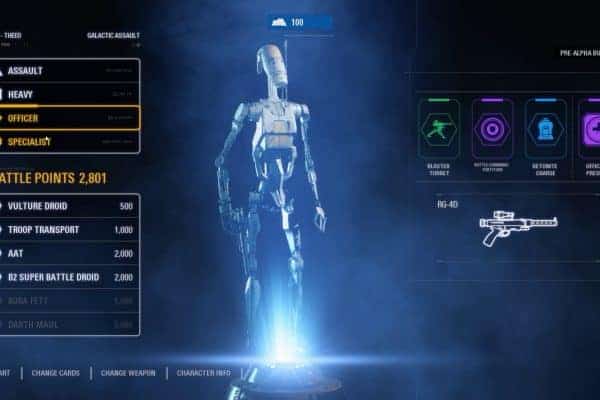Image resolution: width=600 pixels, height=400 pixels.
Task: Select the locked Boba Fett hero
Action: coord(68,301)
